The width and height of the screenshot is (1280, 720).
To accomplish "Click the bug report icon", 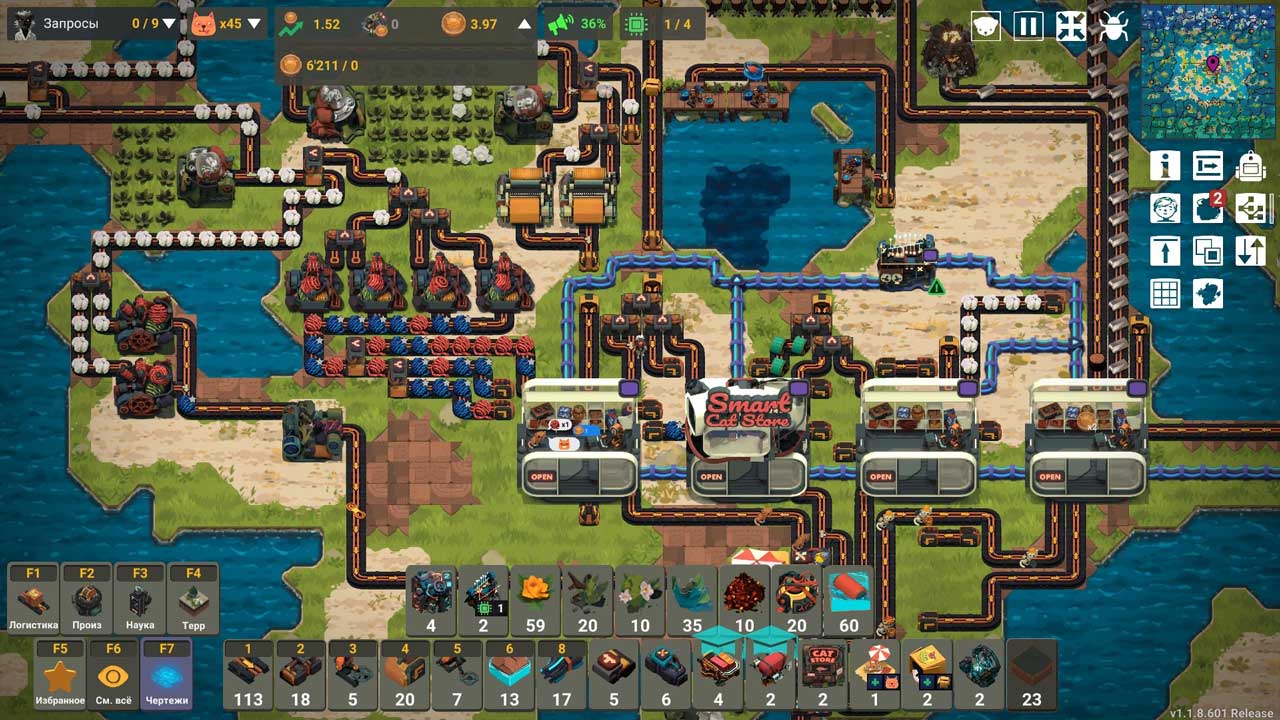I will pyautogui.click(x=1113, y=26).
